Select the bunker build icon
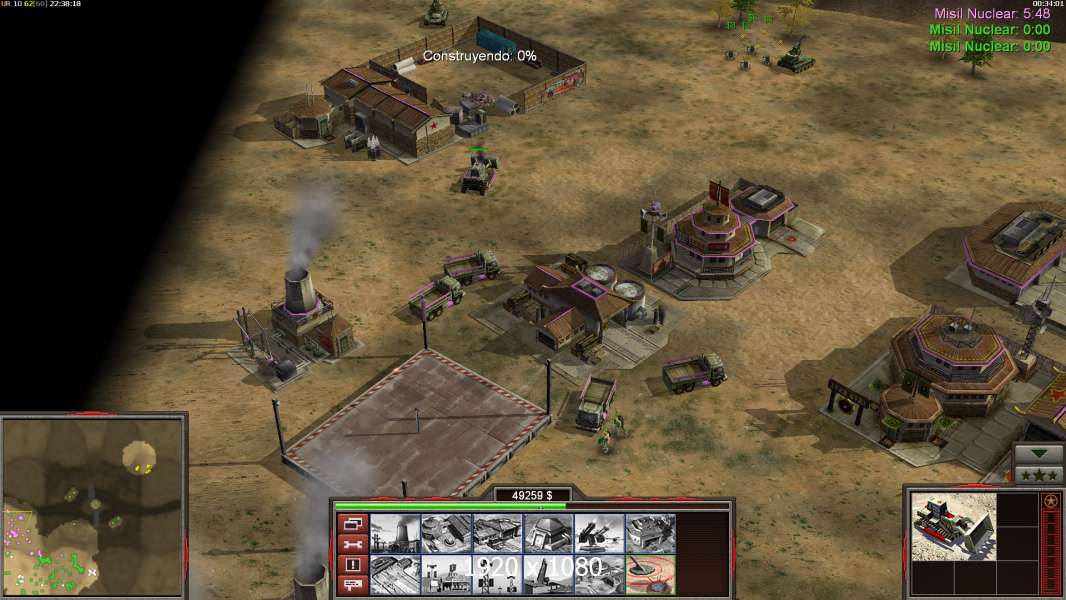 (547, 534)
